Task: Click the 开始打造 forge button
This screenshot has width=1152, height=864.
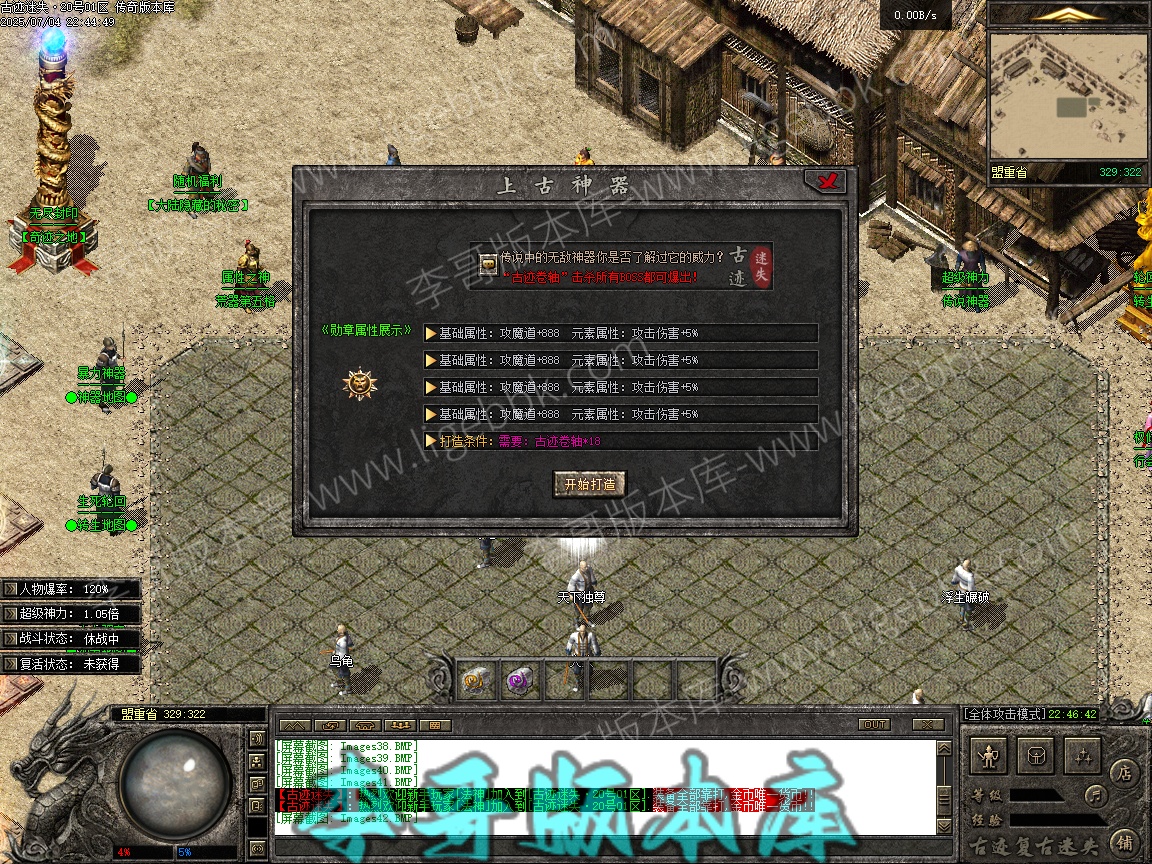Action: click(x=590, y=484)
